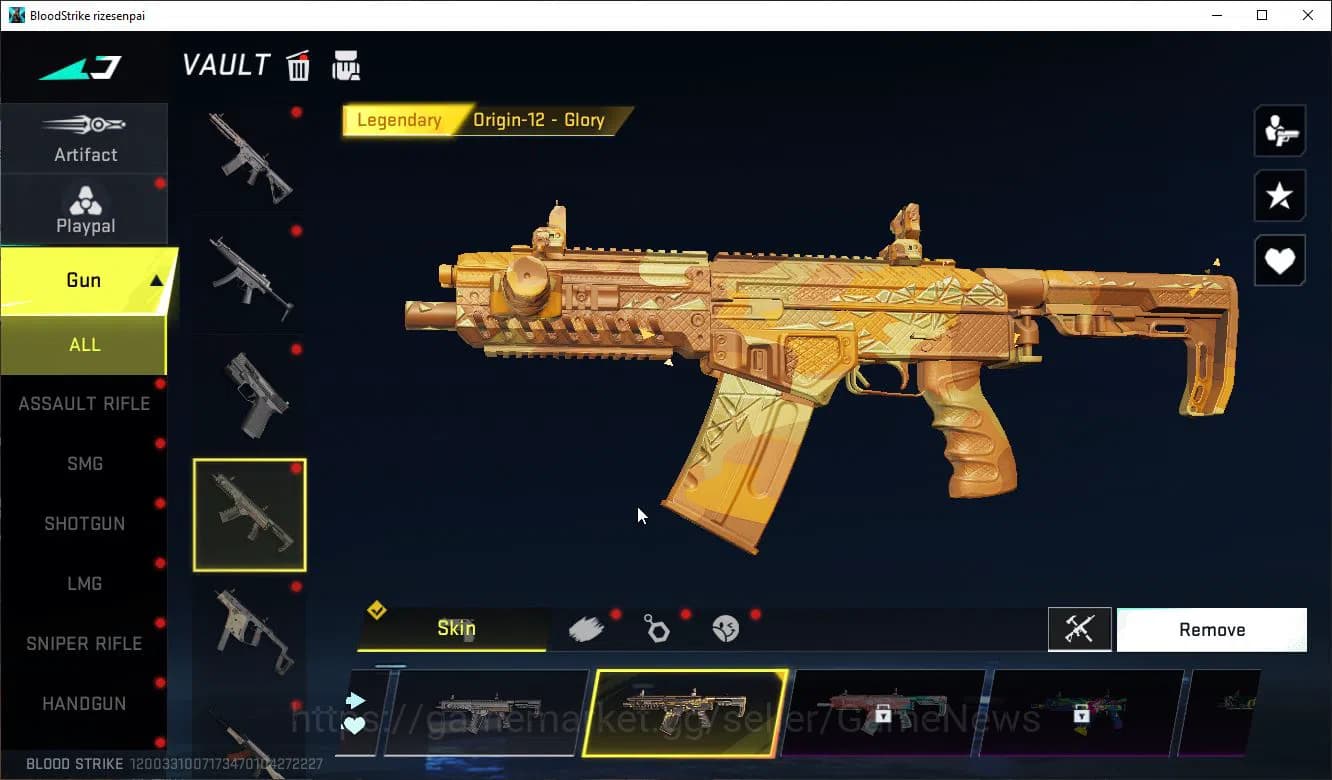
Task: Collapse the Gun category using its arrow
Action: (x=155, y=280)
